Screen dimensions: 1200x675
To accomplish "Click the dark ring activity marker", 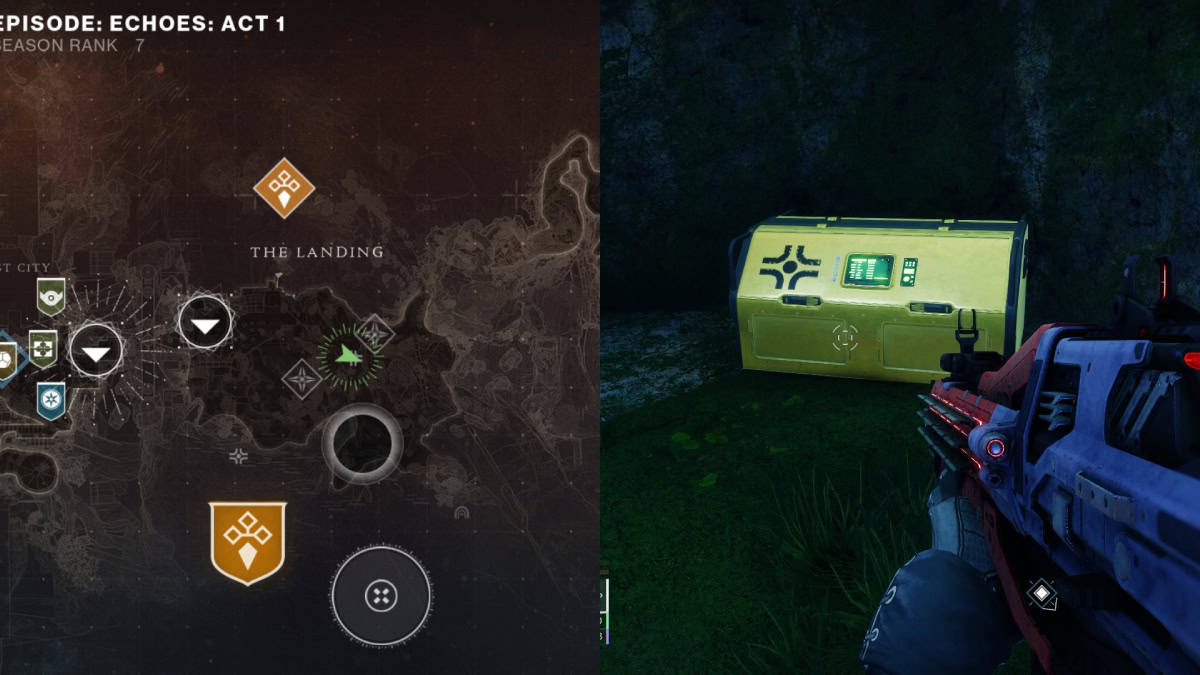I will (x=362, y=444).
